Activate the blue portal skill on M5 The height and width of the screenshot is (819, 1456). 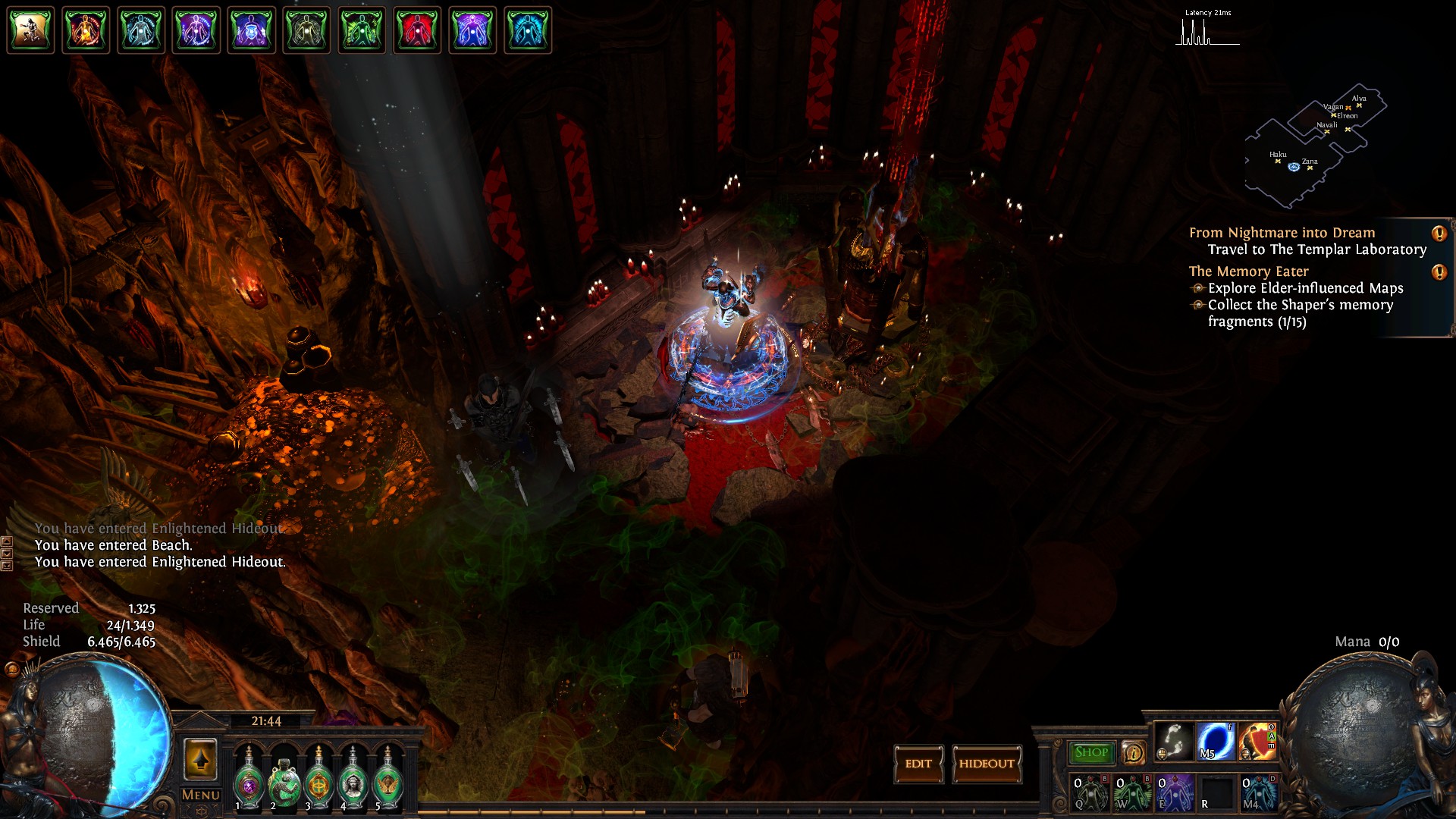tap(1216, 741)
